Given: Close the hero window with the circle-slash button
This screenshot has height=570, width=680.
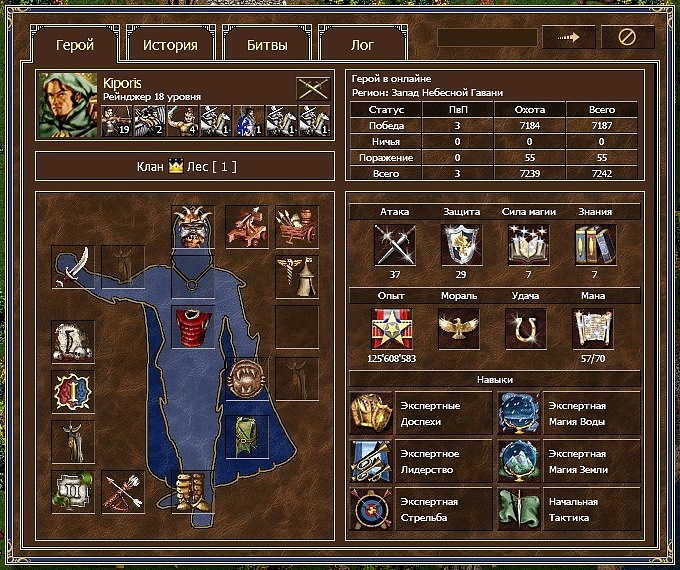Looking at the screenshot, I should click(x=627, y=38).
